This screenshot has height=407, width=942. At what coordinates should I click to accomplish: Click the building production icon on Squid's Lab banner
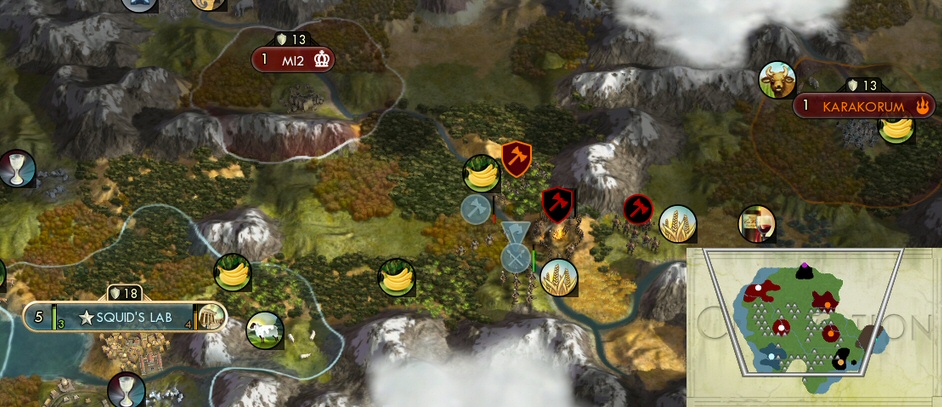(x=209, y=318)
